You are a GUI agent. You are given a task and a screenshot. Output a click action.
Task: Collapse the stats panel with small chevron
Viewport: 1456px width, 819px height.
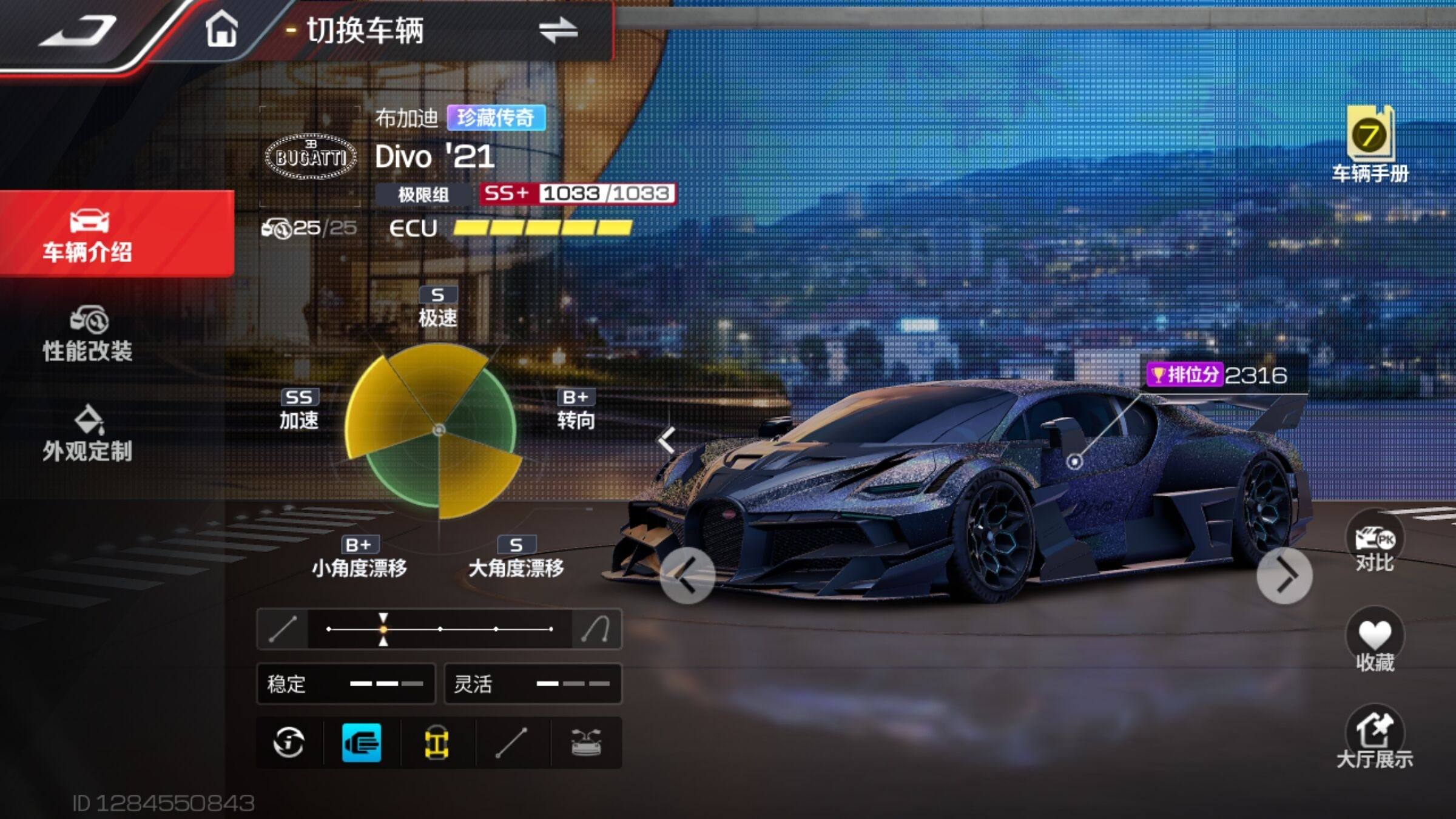[667, 440]
